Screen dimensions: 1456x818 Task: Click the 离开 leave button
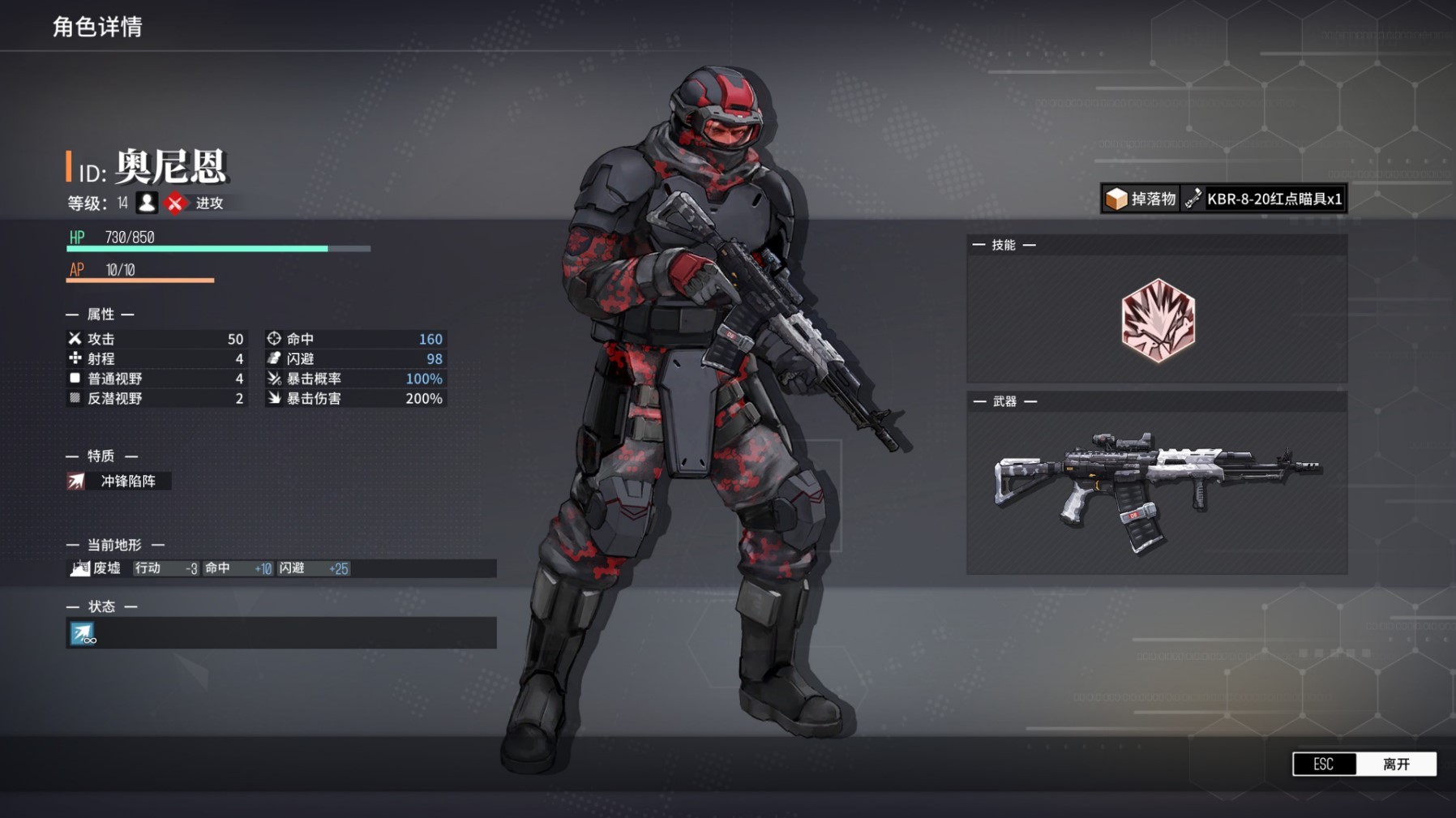click(x=1395, y=764)
